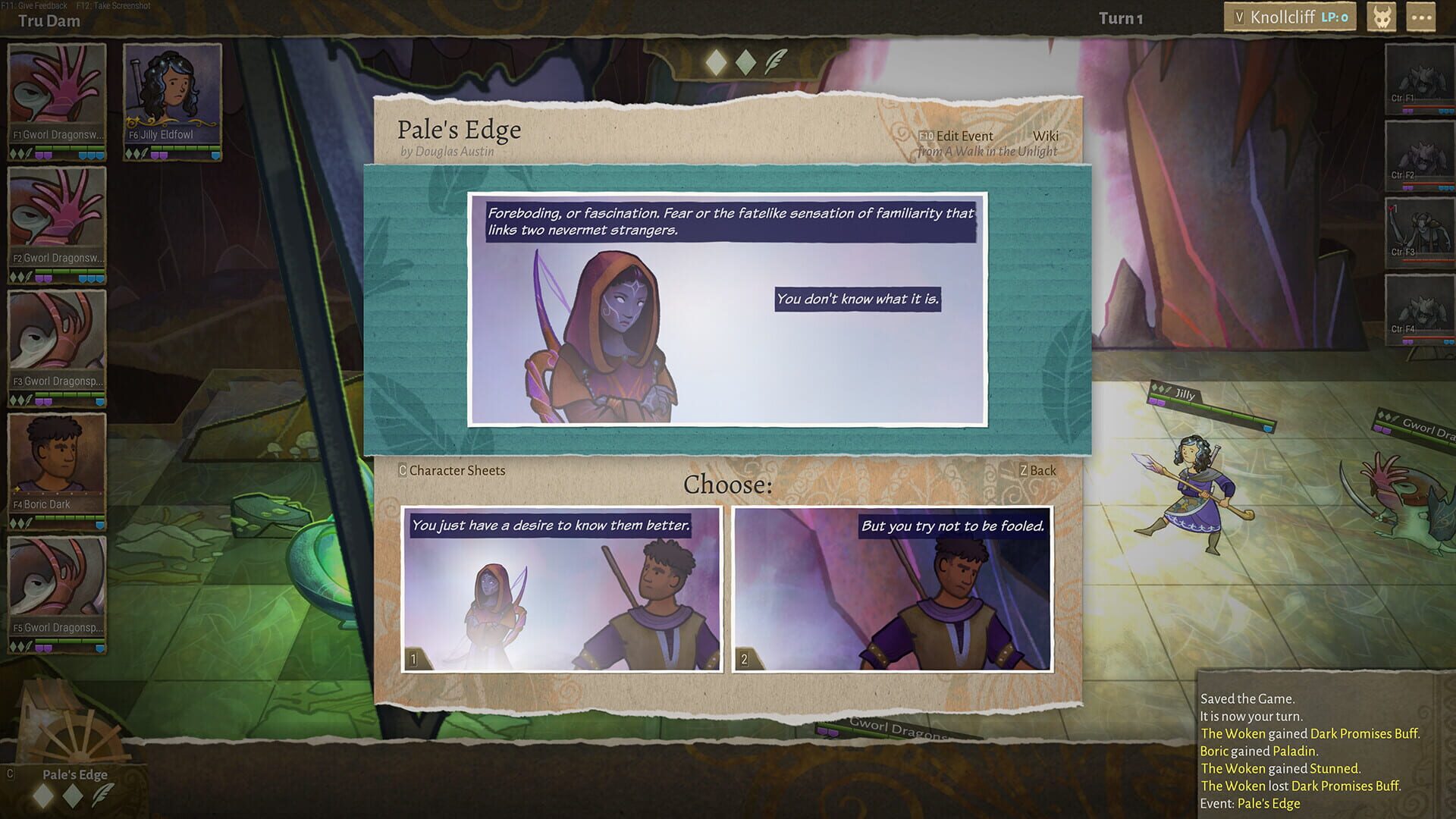Click F10 Edit Event
The height and width of the screenshot is (819, 1456).
(955, 136)
